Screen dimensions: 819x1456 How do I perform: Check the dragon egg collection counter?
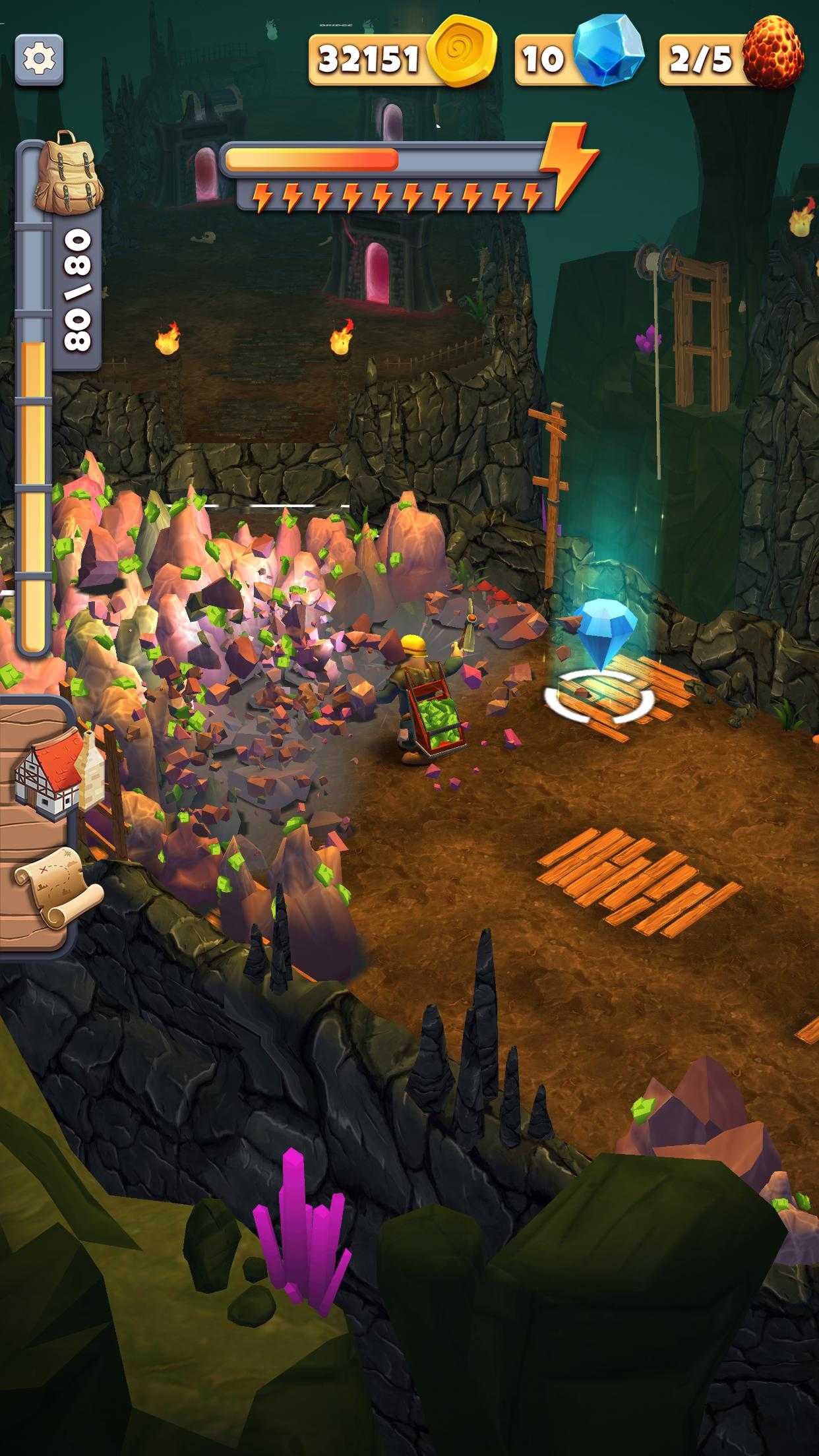(x=732, y=58)
